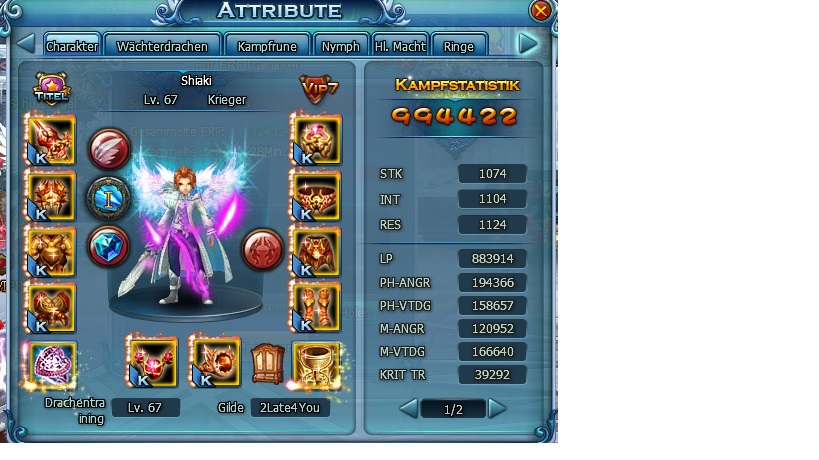Switch to the Charakter tab
The width and height of the screenshot is (819, 460).
coord(72,46)
